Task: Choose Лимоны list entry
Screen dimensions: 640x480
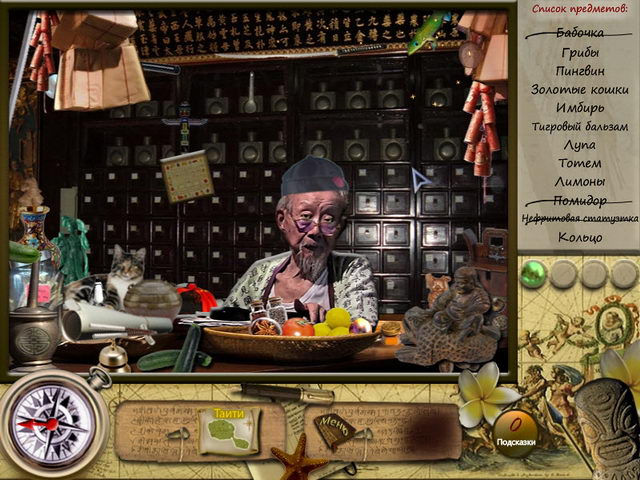Action: click(580, 181)
